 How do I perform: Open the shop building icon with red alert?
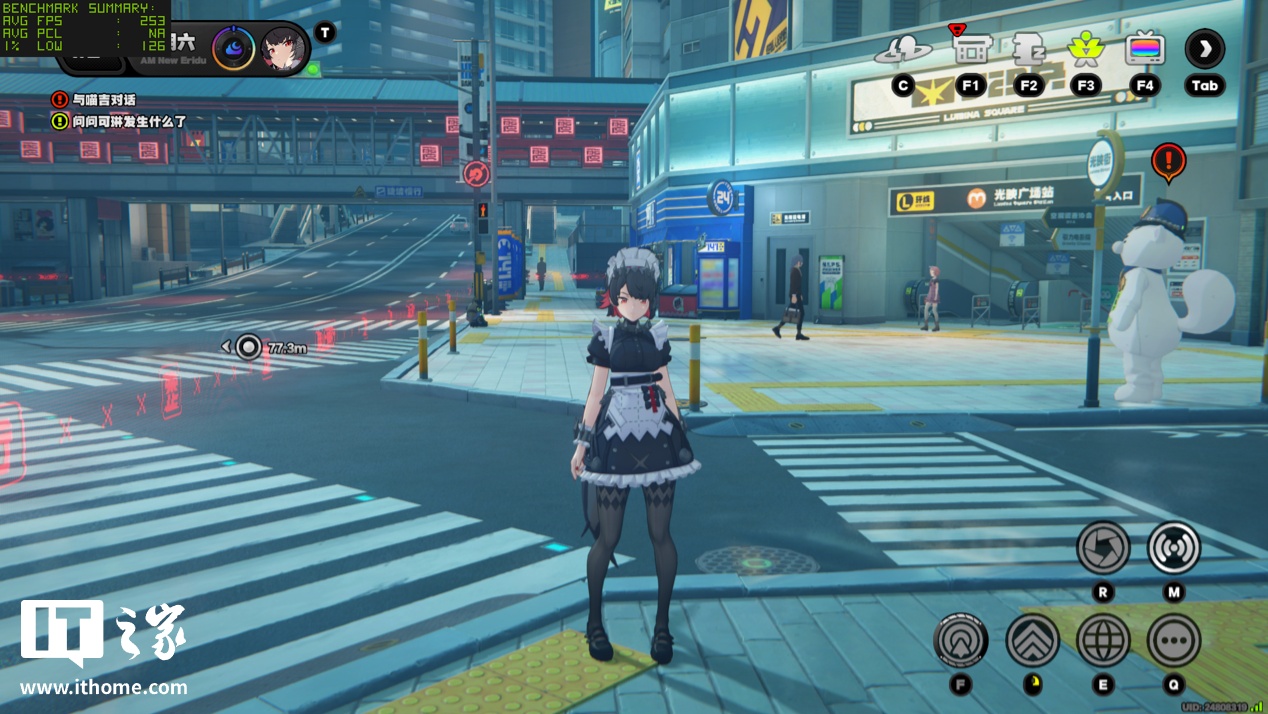[970, 47]
